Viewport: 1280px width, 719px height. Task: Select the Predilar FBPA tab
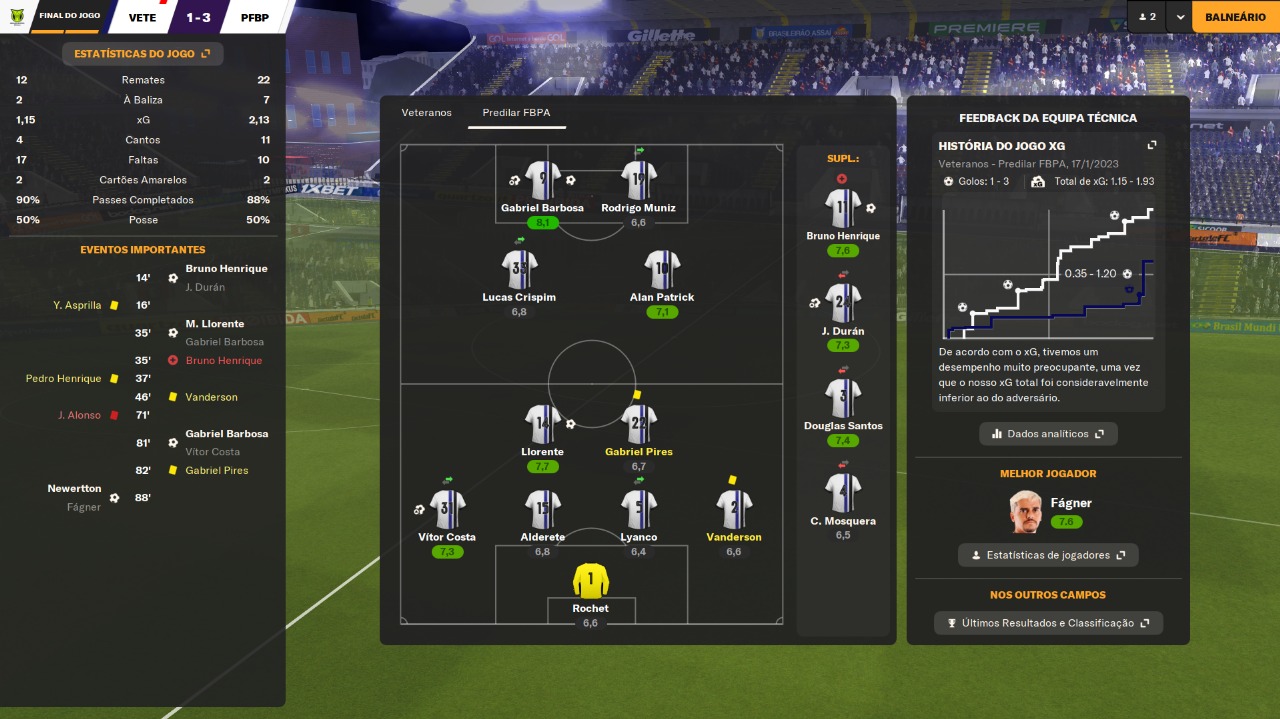pos(516,113)
